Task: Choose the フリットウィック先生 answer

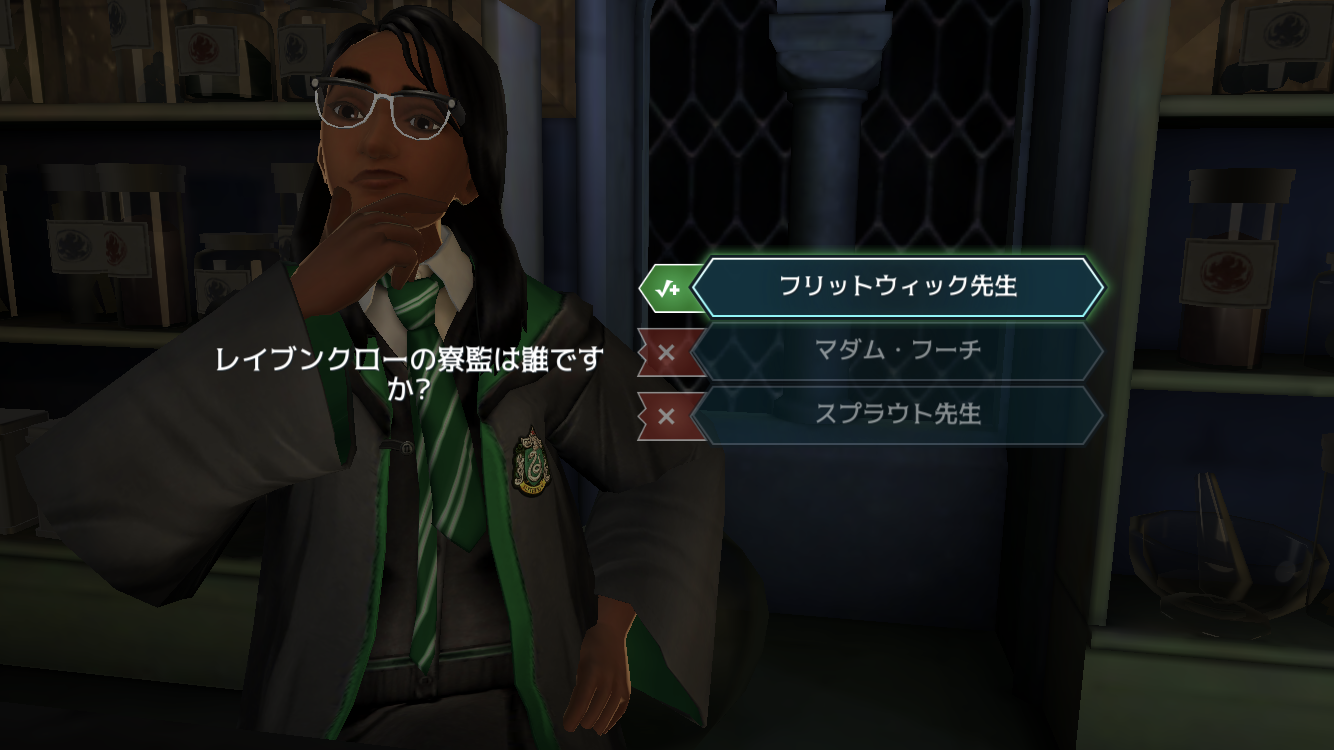Action: click(897, 287)
